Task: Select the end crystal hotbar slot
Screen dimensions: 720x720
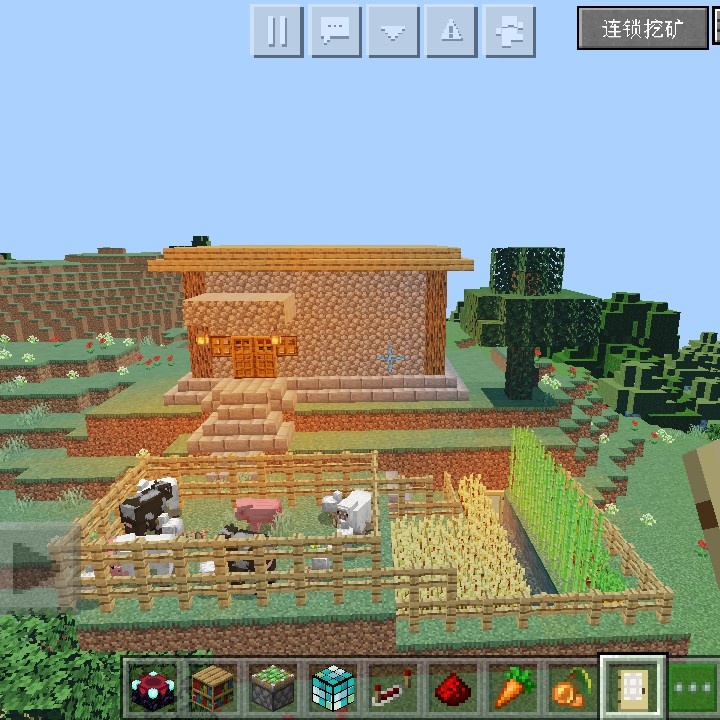Action: click(x=151, y=688)
